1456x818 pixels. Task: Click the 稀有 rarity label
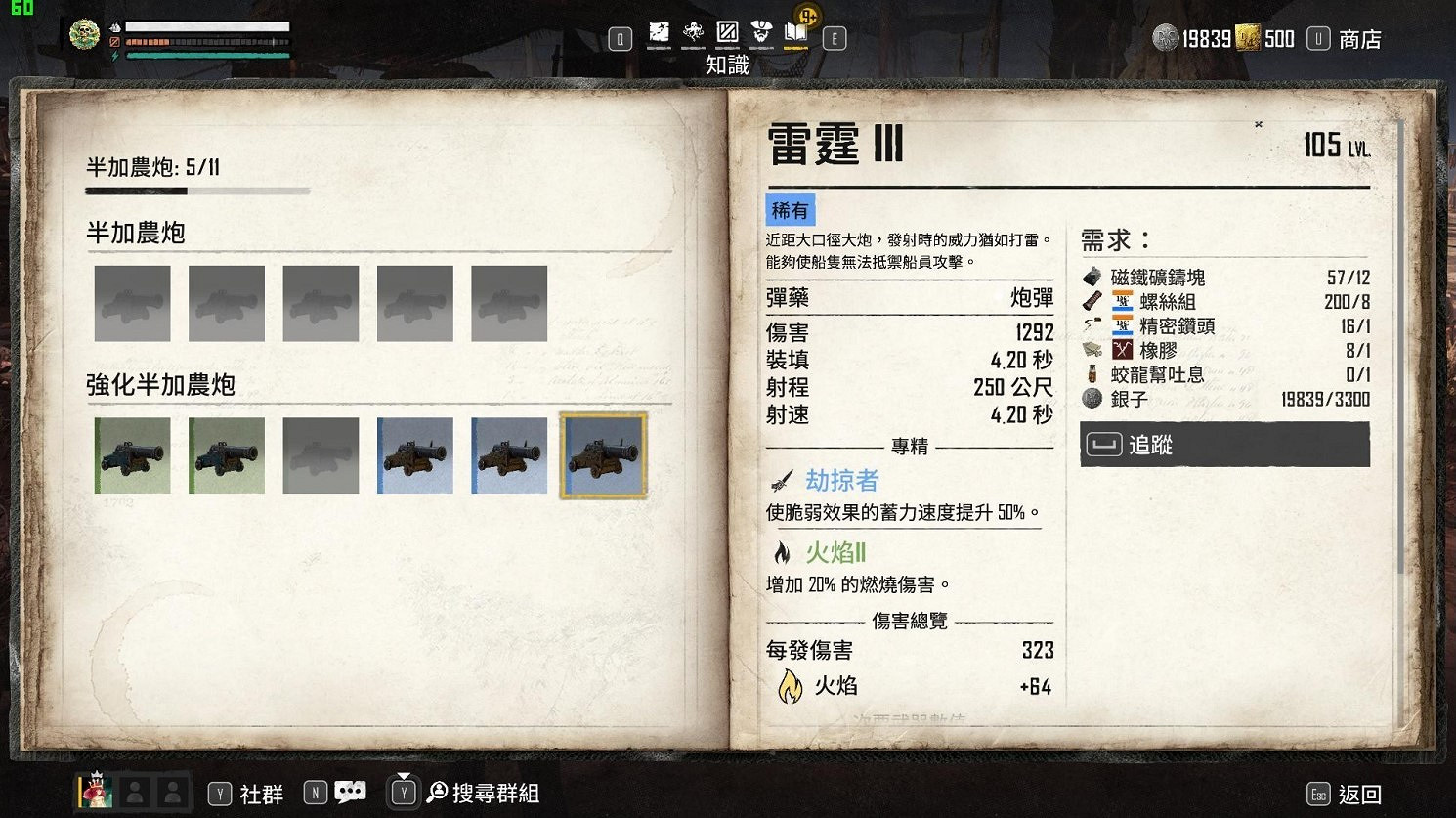click(790, 209)
